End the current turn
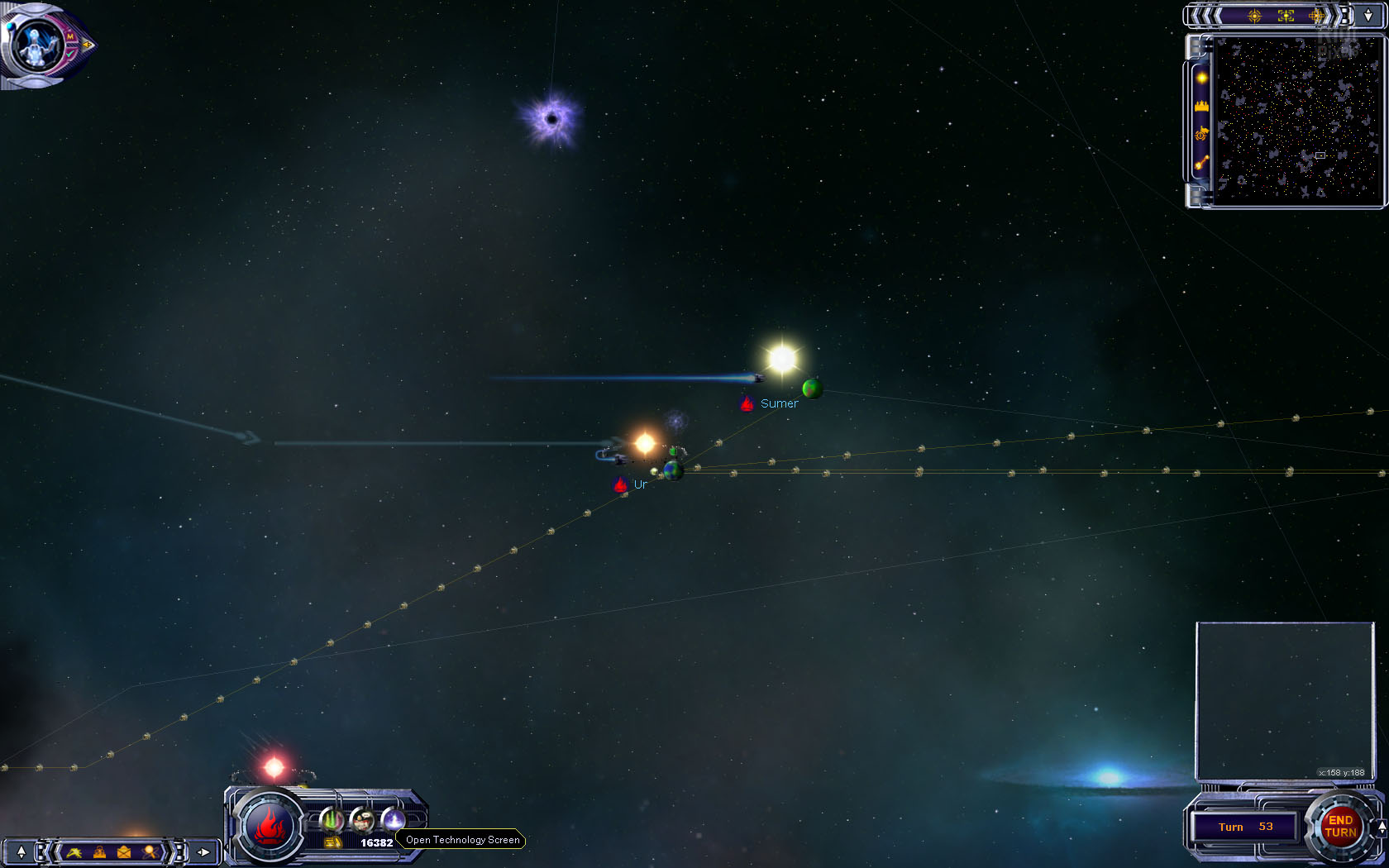Viewport: 1389px width, 868px height. click(1340, 827)
